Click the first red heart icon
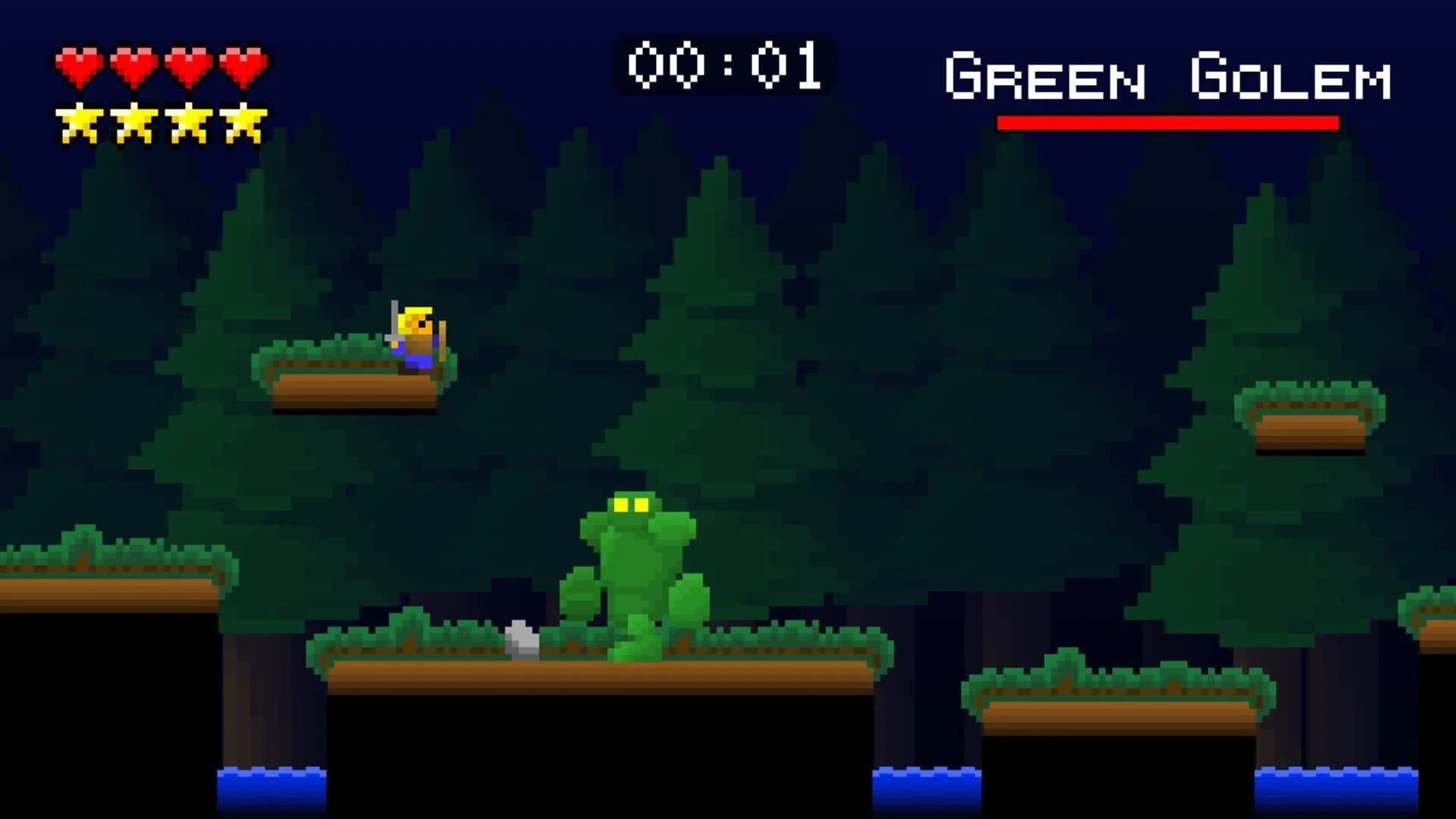 78,63
